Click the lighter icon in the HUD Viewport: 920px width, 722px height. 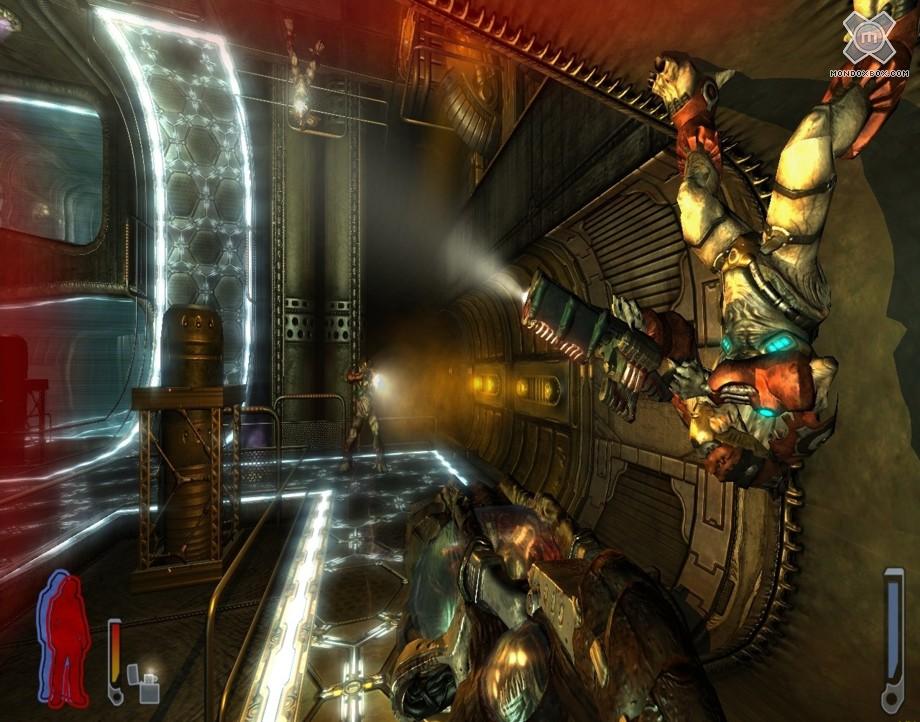pos(150,688)
